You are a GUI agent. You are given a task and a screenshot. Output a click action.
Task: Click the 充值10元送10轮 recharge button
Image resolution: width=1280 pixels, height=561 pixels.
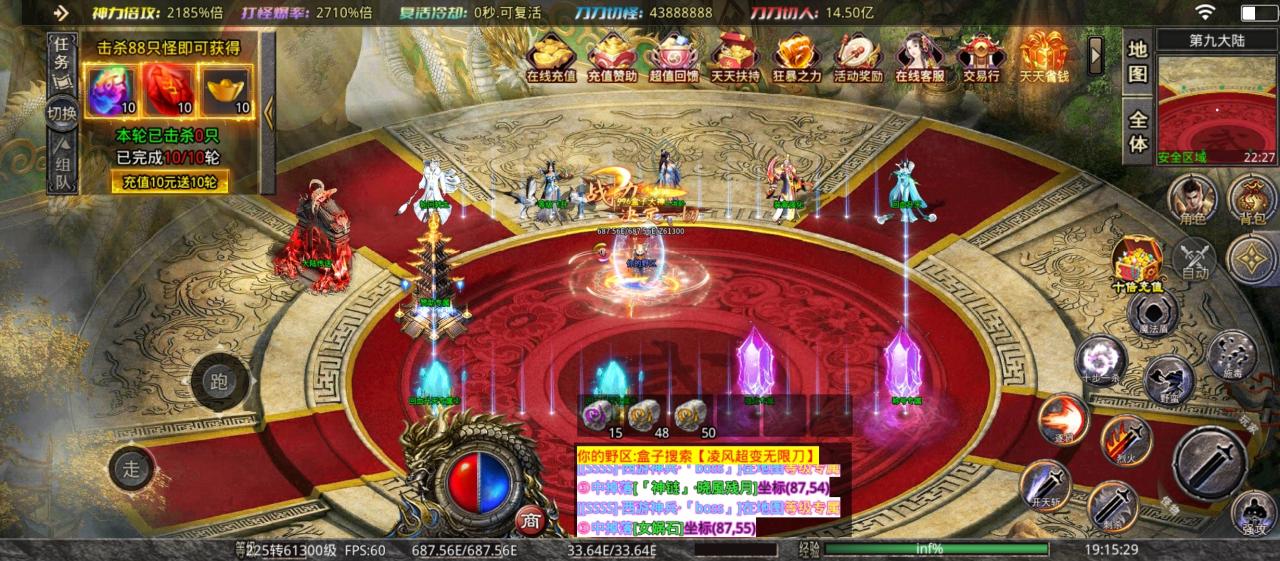click(168, 182)
